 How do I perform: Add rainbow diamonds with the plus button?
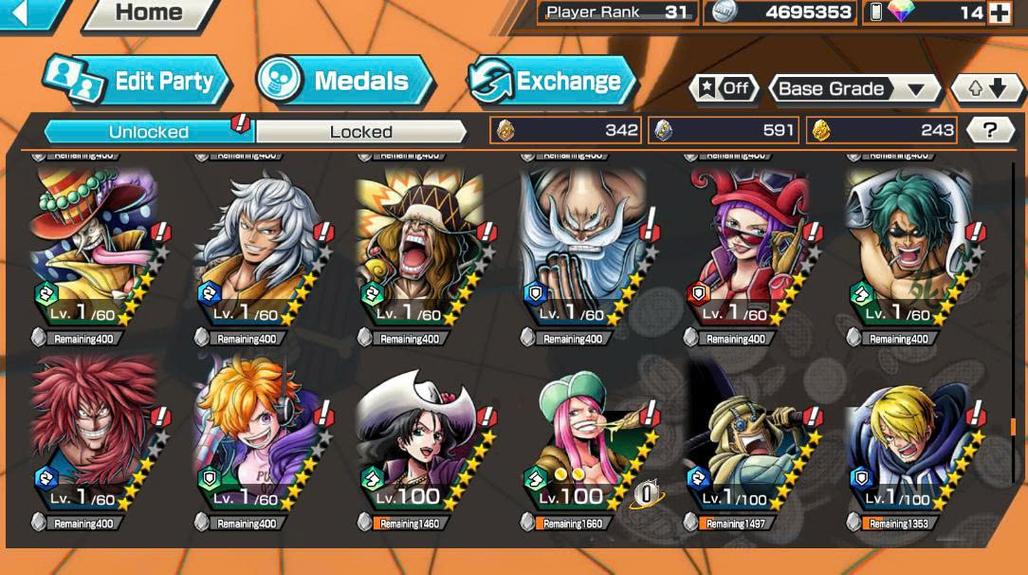click(998, 13)
